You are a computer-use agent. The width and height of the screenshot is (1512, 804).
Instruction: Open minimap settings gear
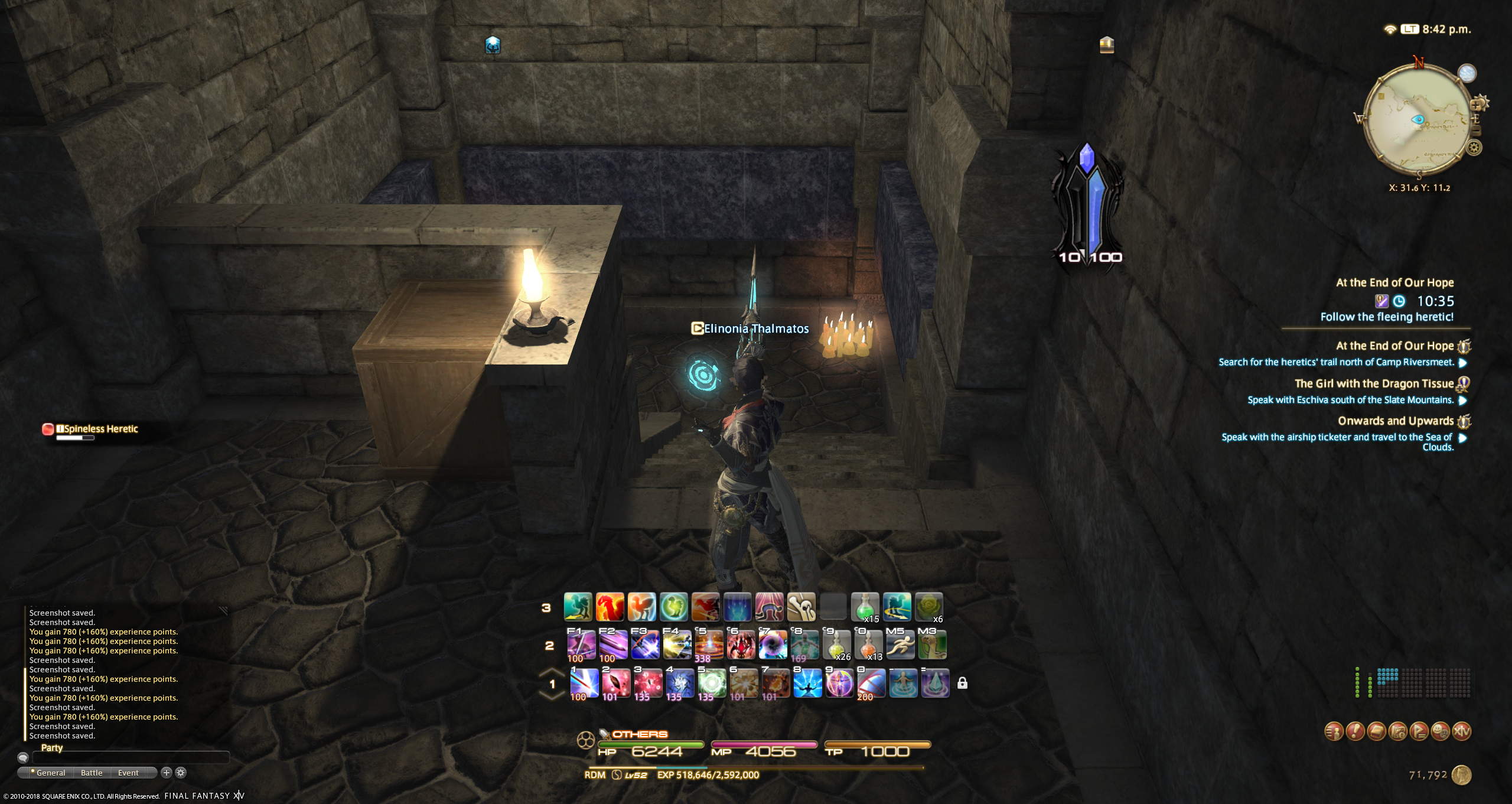tap(1474, 148)
